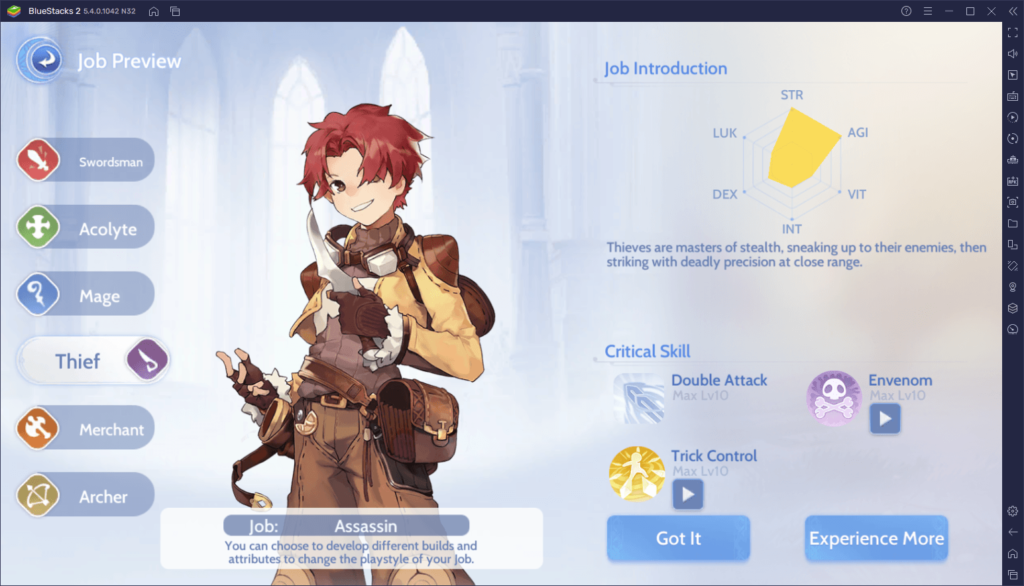Select the Thief job tab
This screenshot has width=1024, height=586.
coord(92,360)
